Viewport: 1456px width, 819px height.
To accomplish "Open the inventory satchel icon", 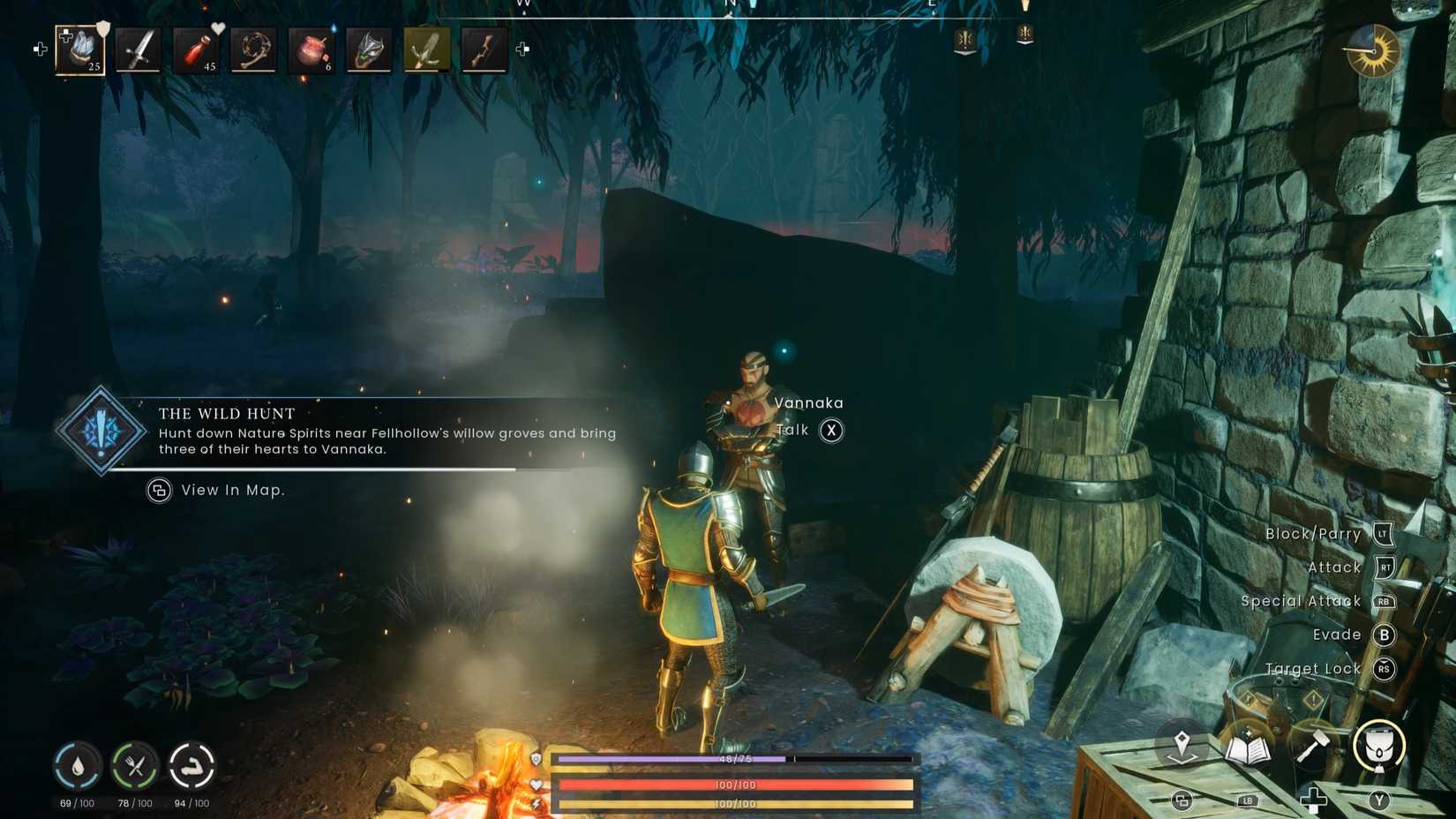I will click(x=1379, y=746).
